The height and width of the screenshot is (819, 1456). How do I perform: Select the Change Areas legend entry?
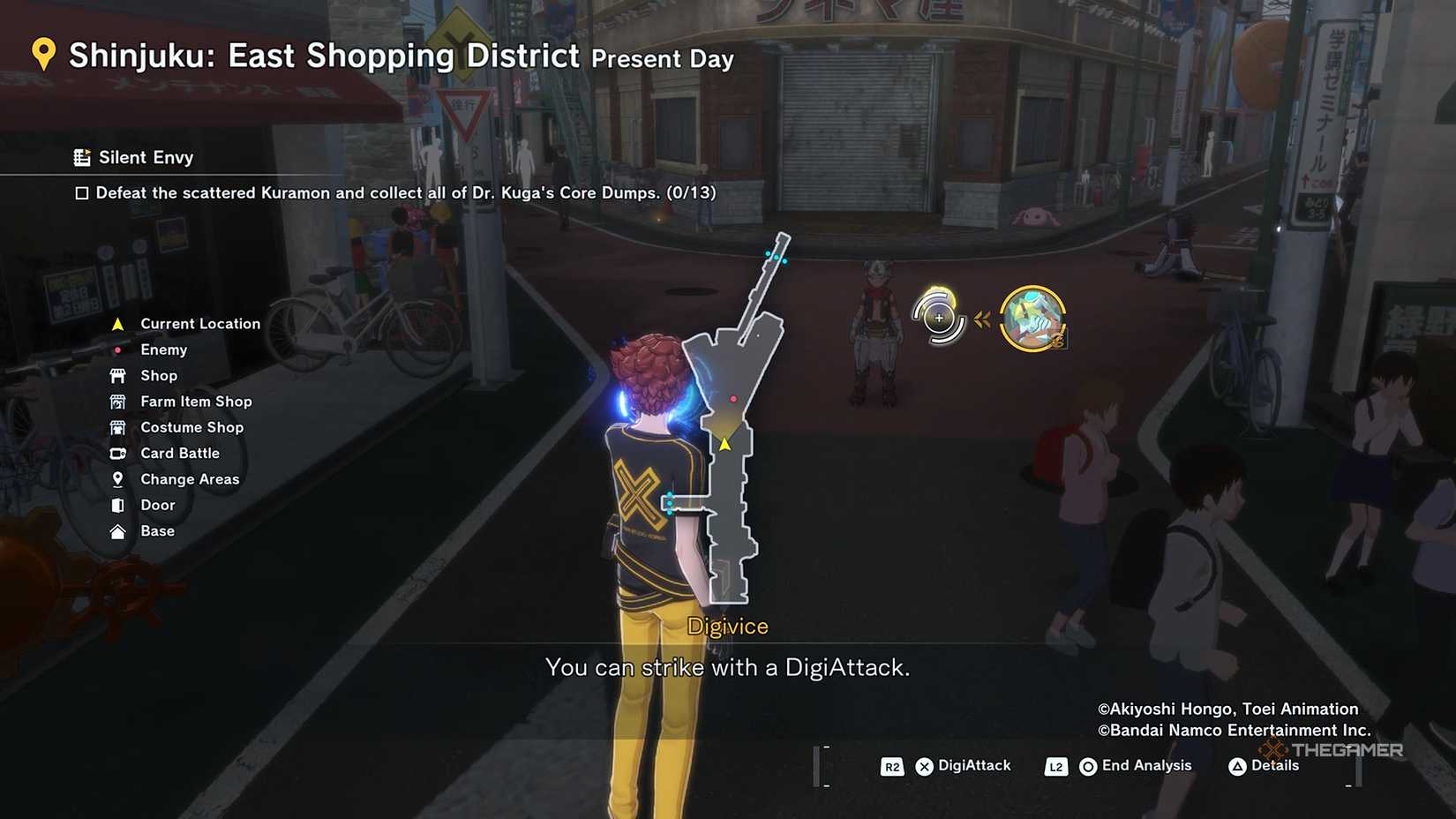pos(190,479)
